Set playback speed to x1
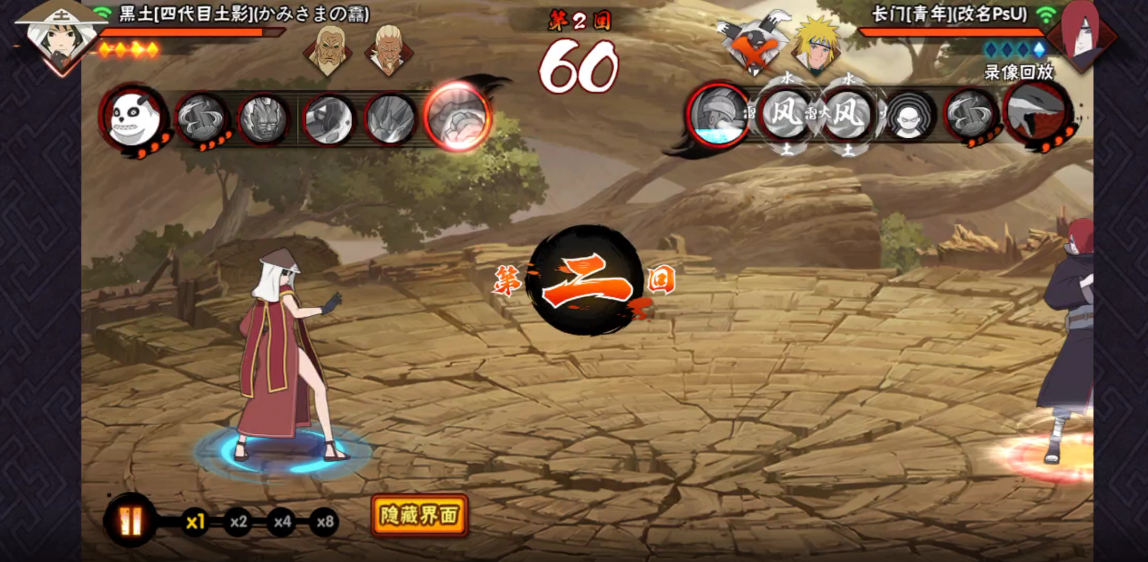The width and height of the screenshot is (1148, 562). [195, 521]
